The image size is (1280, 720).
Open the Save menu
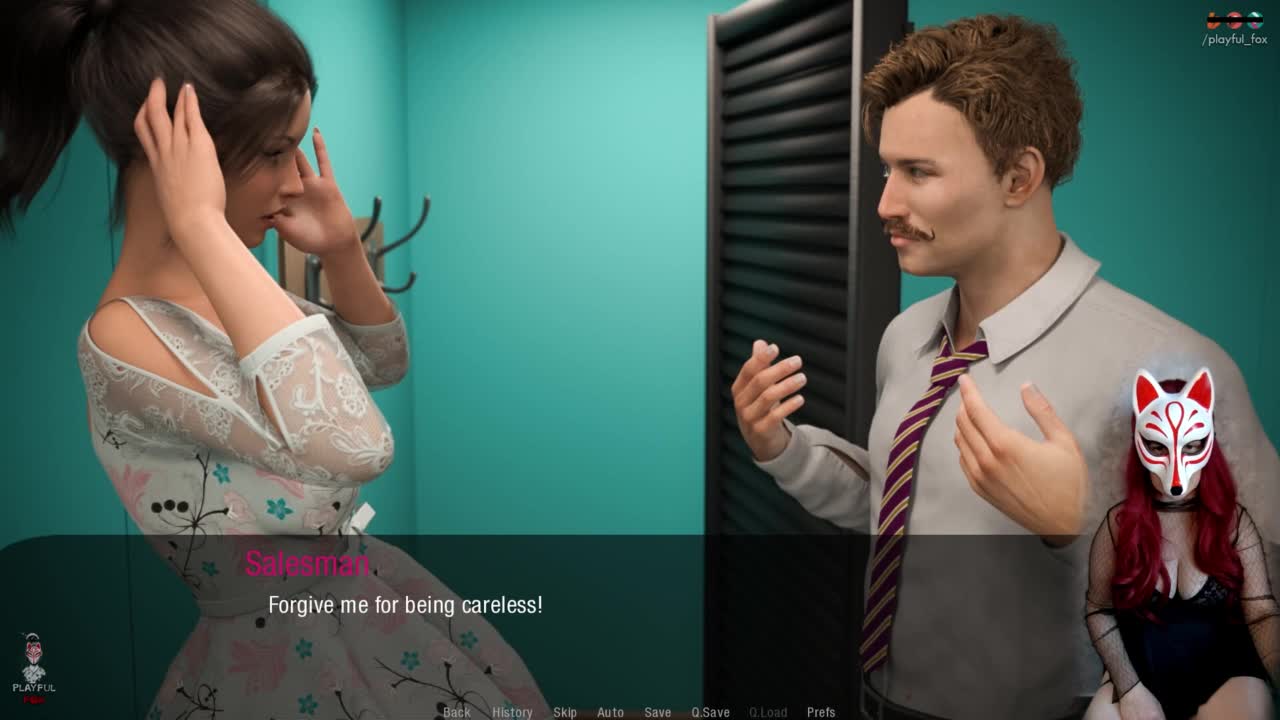[657, 712]
